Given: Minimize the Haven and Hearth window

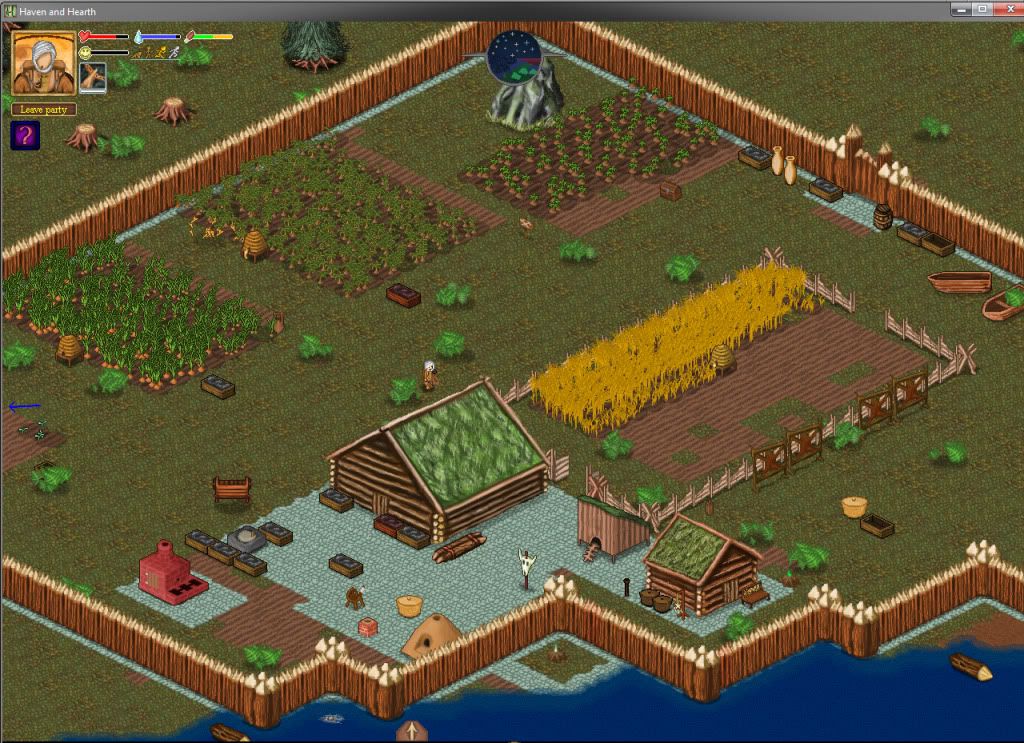Looking at the screenshot, I should (960, 9).
